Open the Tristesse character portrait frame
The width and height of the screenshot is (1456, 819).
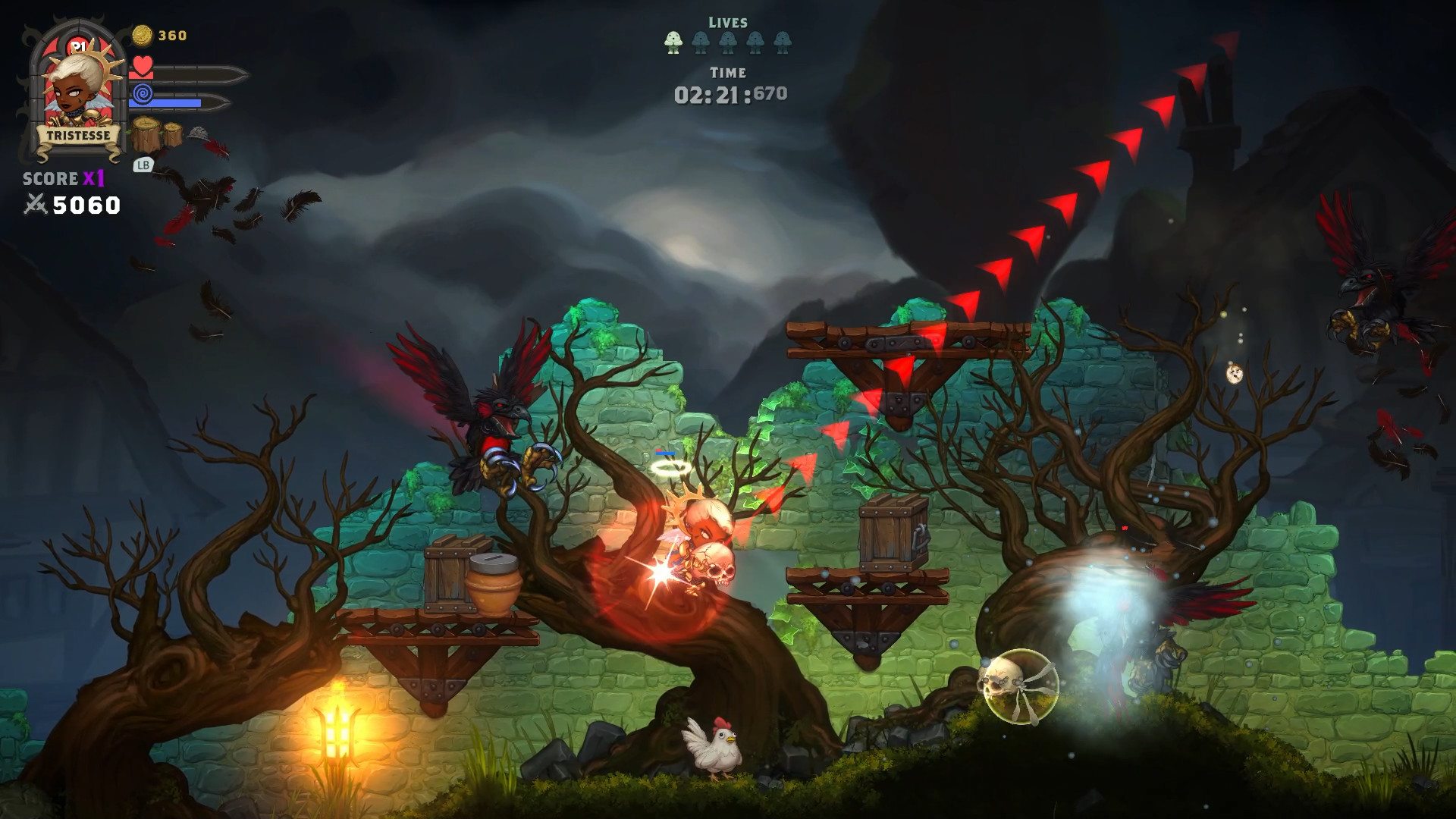pos(76,87)
